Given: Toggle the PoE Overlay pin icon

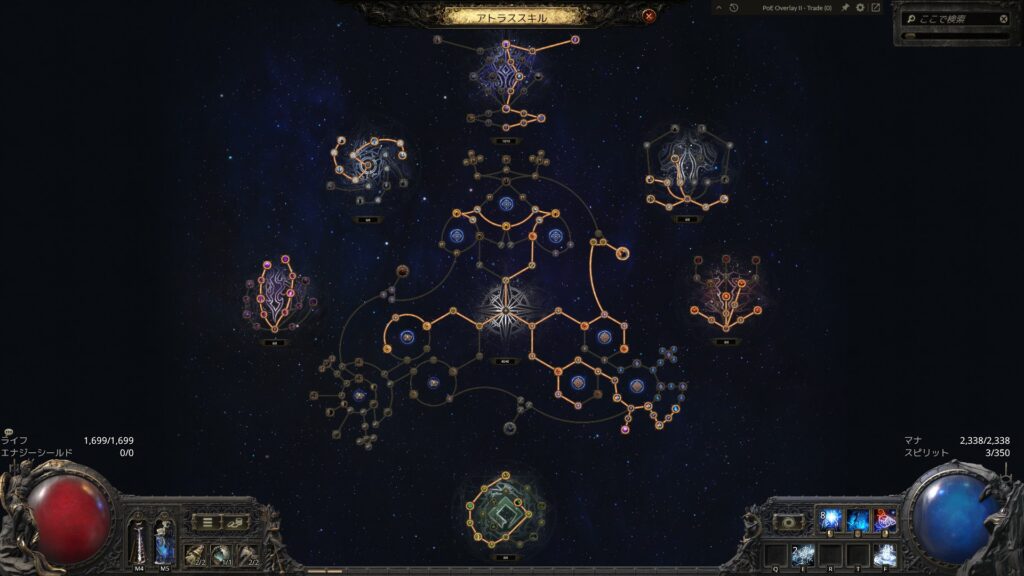Looking at the screenshot, I should (844, 8).
